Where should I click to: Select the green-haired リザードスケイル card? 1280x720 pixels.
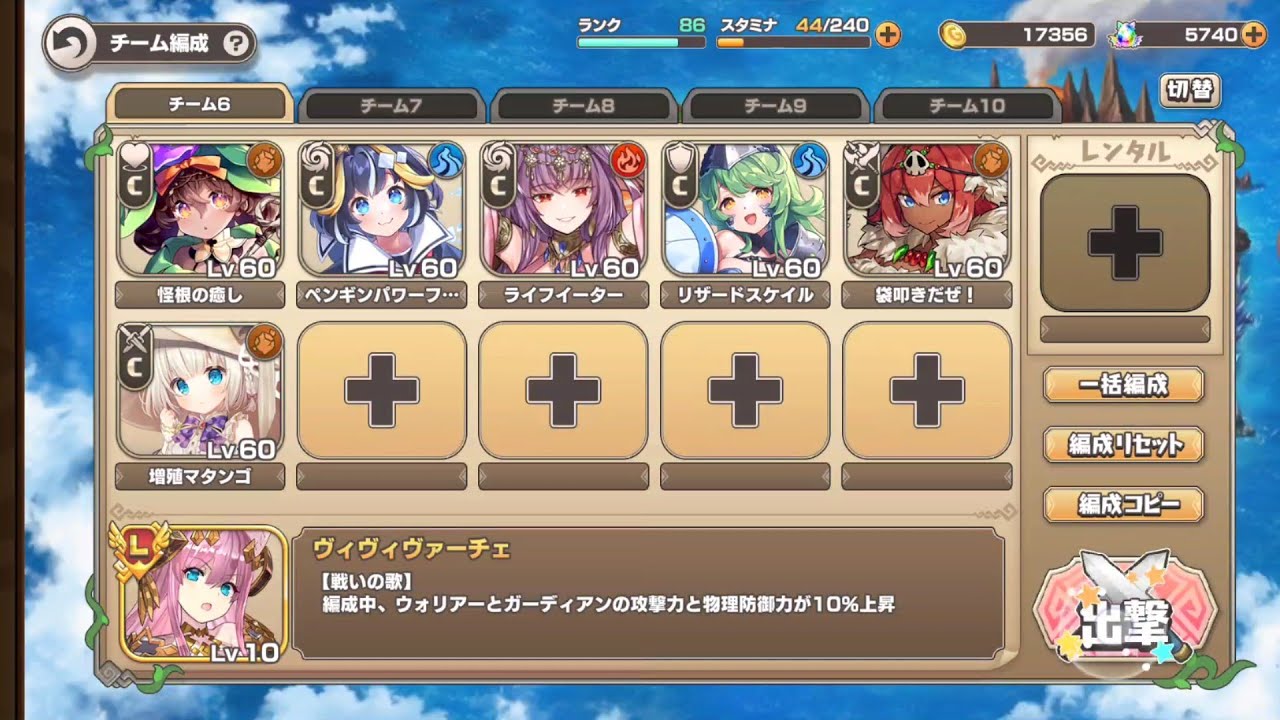(x=745, y=210)
